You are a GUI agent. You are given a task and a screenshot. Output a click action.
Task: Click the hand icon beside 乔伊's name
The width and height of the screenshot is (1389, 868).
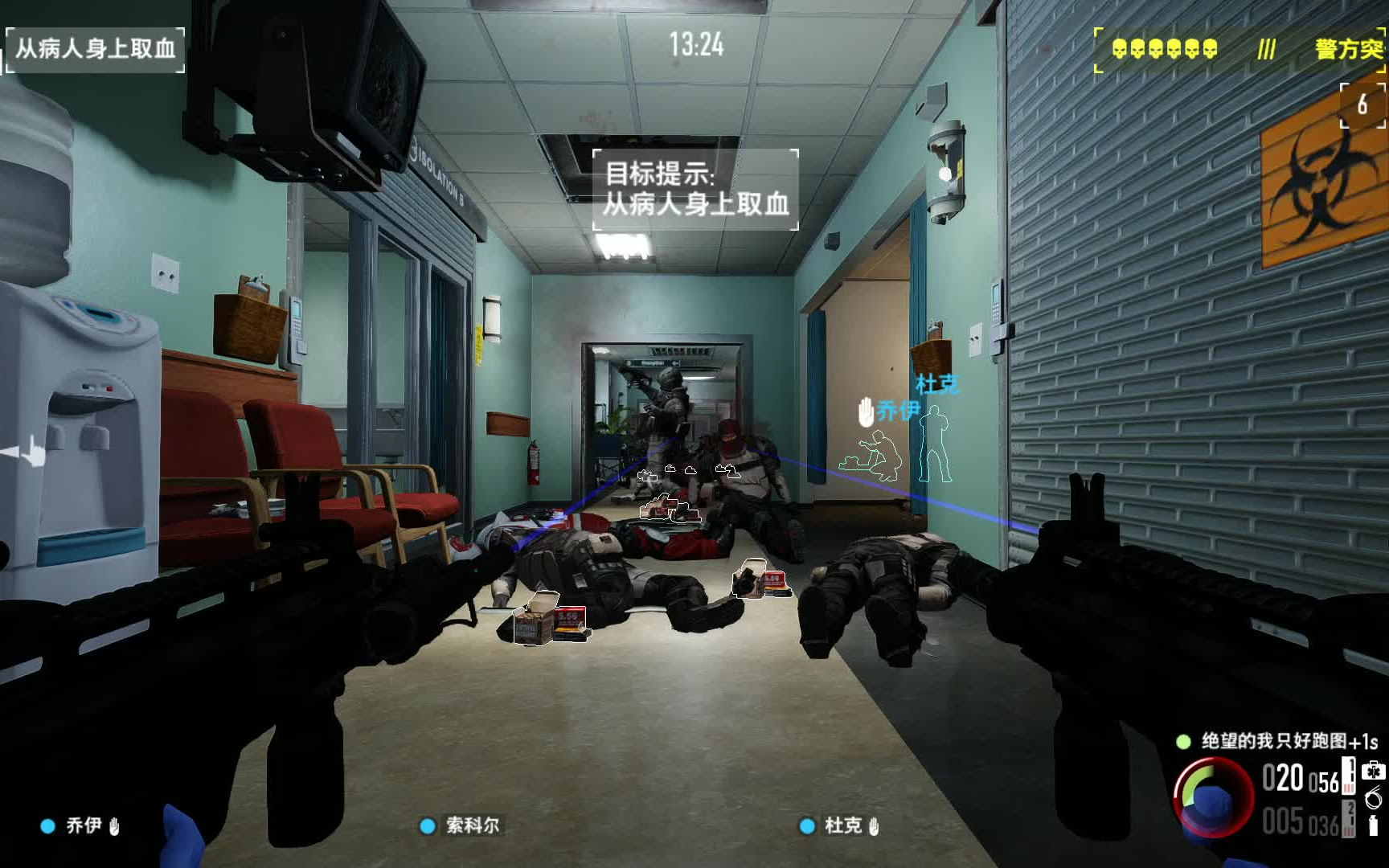(116, 826)
